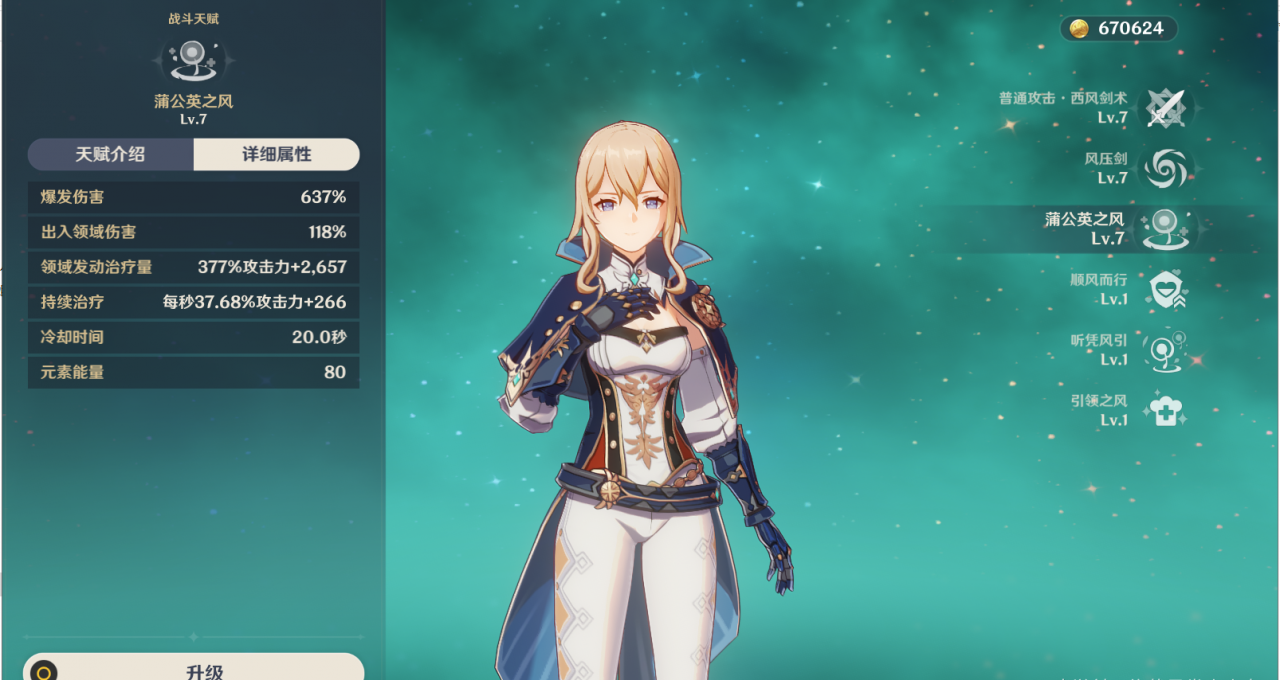The width and height of the screenshot is (1280, 680).
Task: View the 顺风而行 passive talent
Action: point(1164,290)
